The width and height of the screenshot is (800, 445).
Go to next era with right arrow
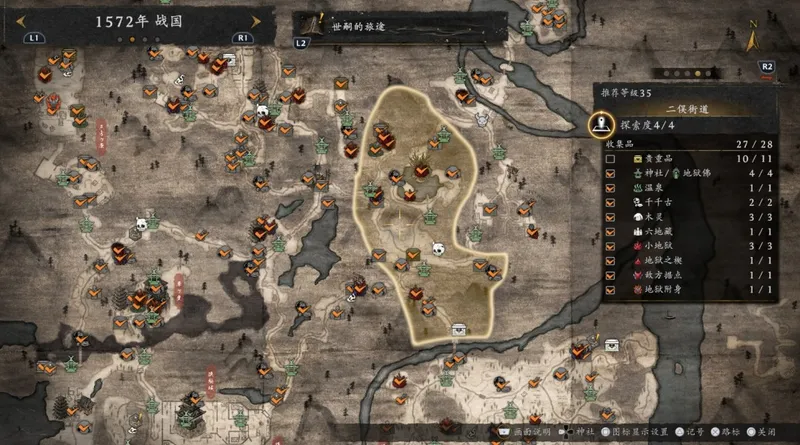(x=256, y=21)
